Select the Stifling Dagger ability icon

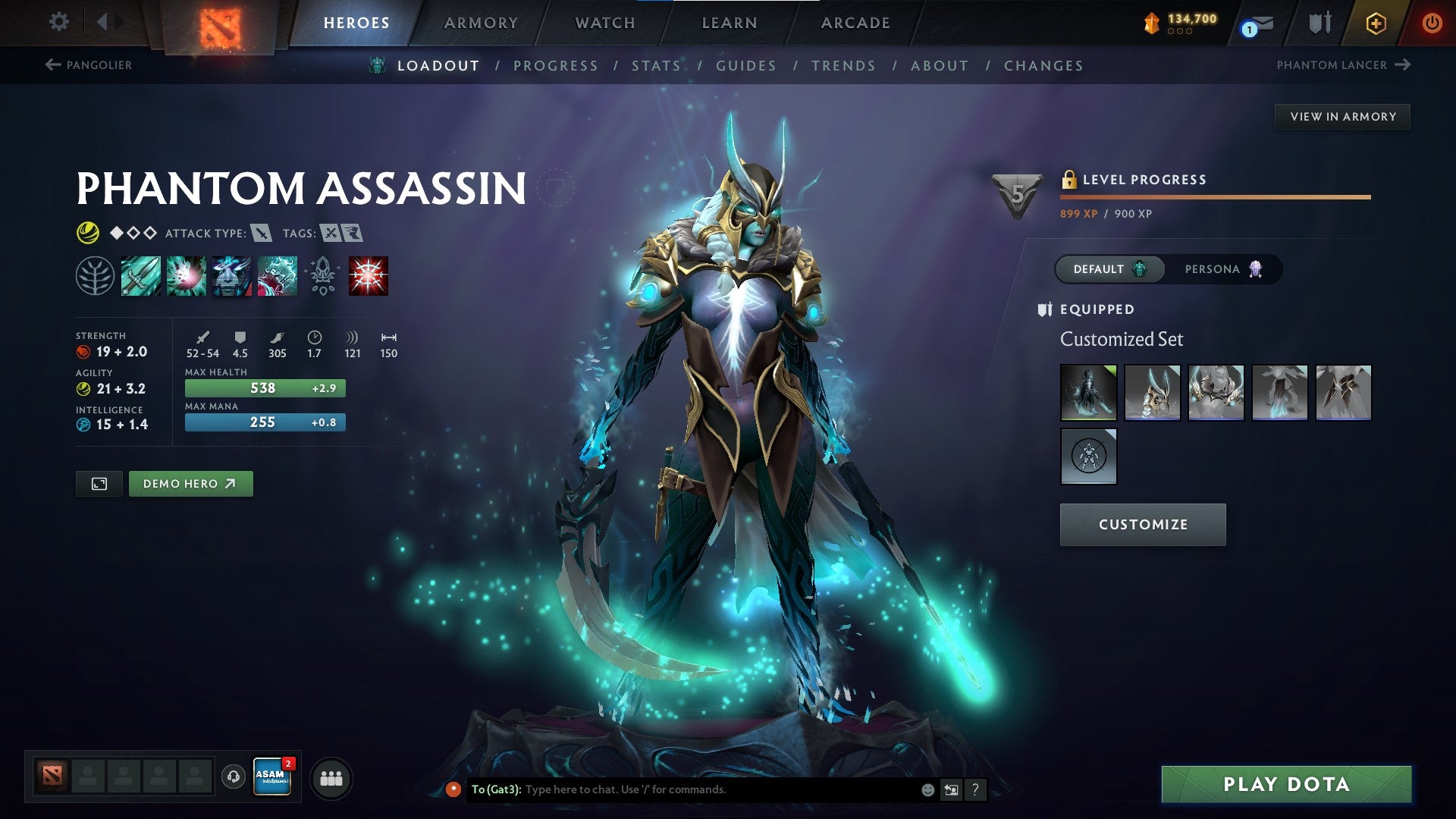click(x=140, y=275)
